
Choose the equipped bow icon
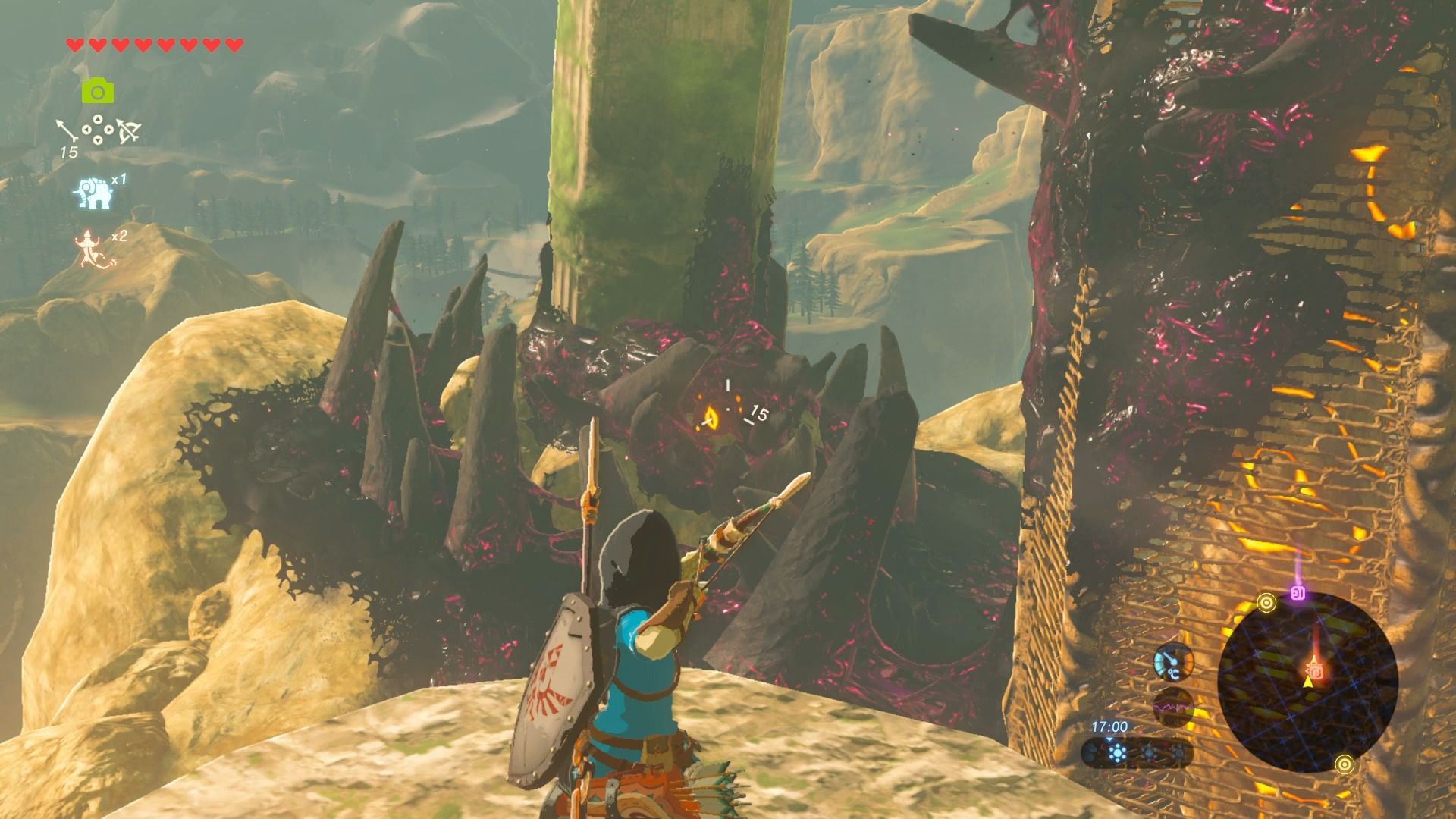127,132
